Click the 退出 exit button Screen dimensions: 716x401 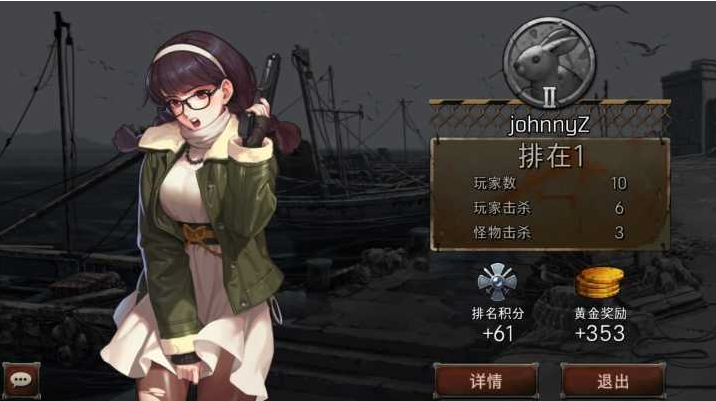(612, 381)
